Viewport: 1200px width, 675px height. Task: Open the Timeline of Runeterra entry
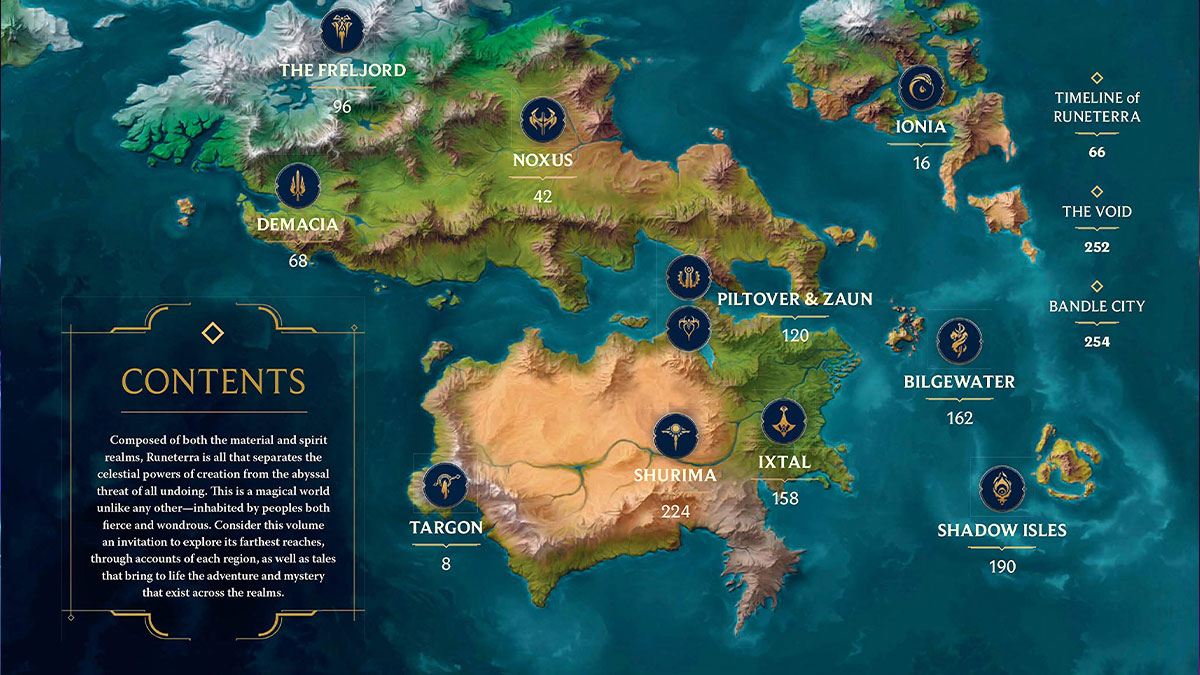pyautogui.click(x=1097, y=107)
